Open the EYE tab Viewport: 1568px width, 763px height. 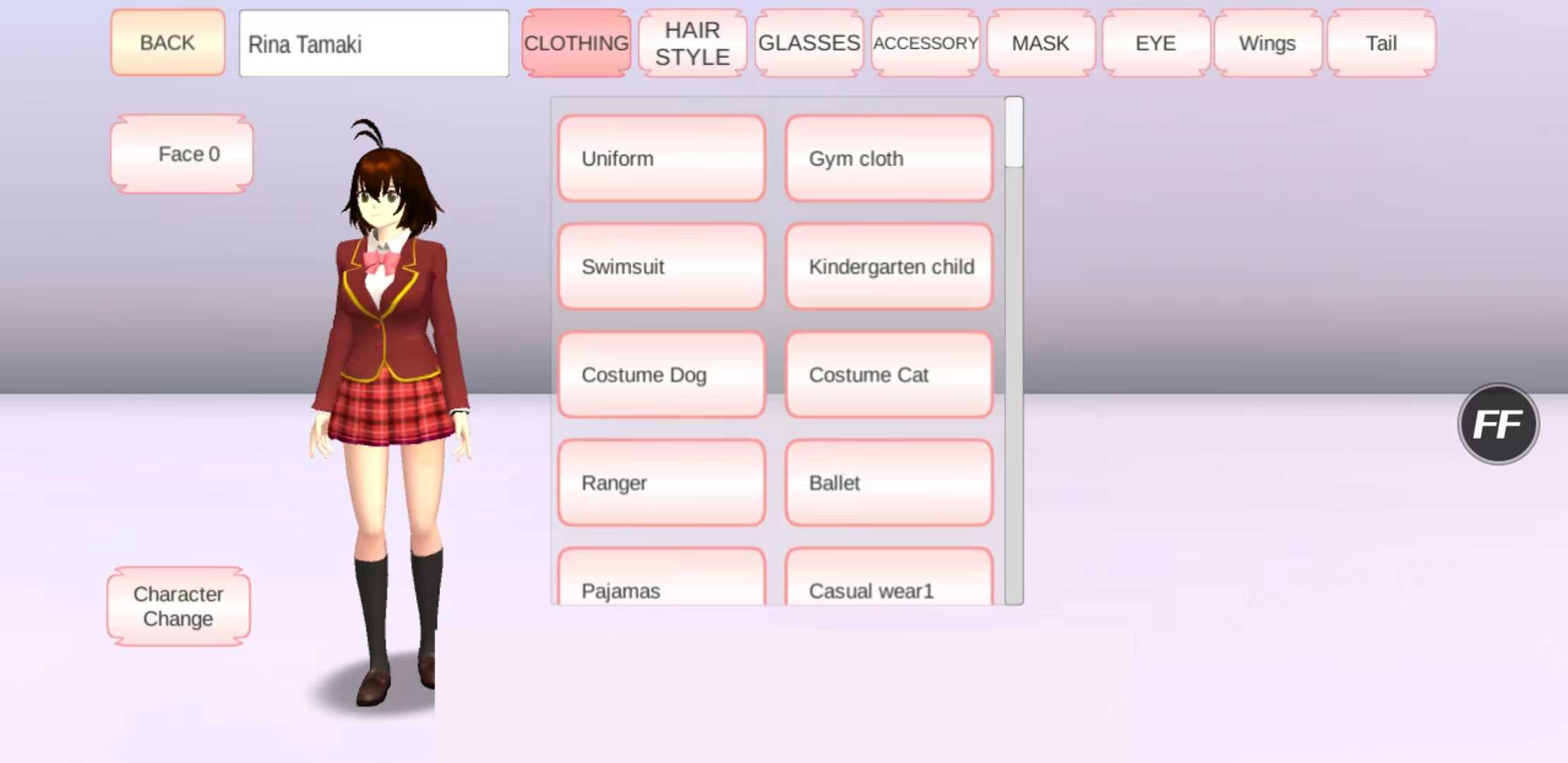(1156, 43)
